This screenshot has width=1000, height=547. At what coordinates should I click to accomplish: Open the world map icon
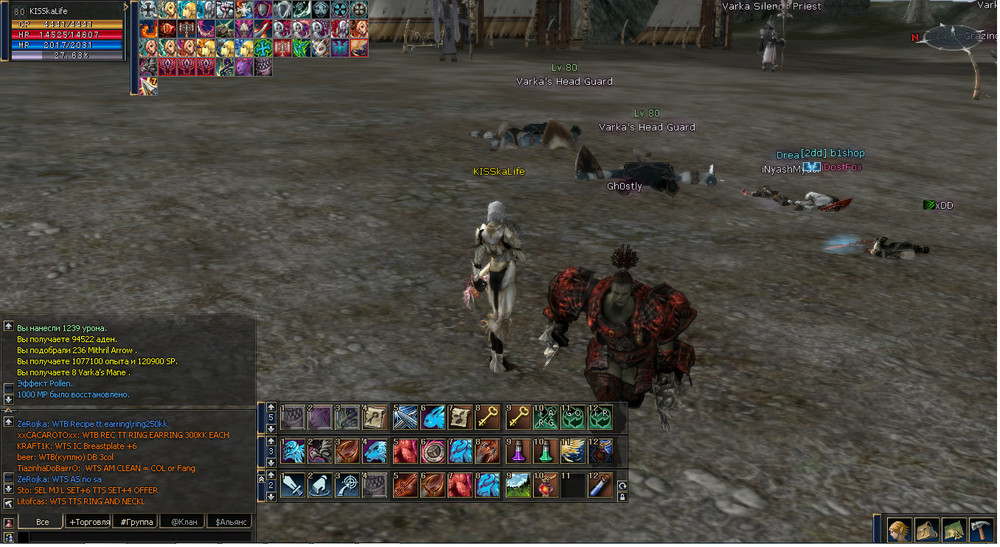coord(953,530)
